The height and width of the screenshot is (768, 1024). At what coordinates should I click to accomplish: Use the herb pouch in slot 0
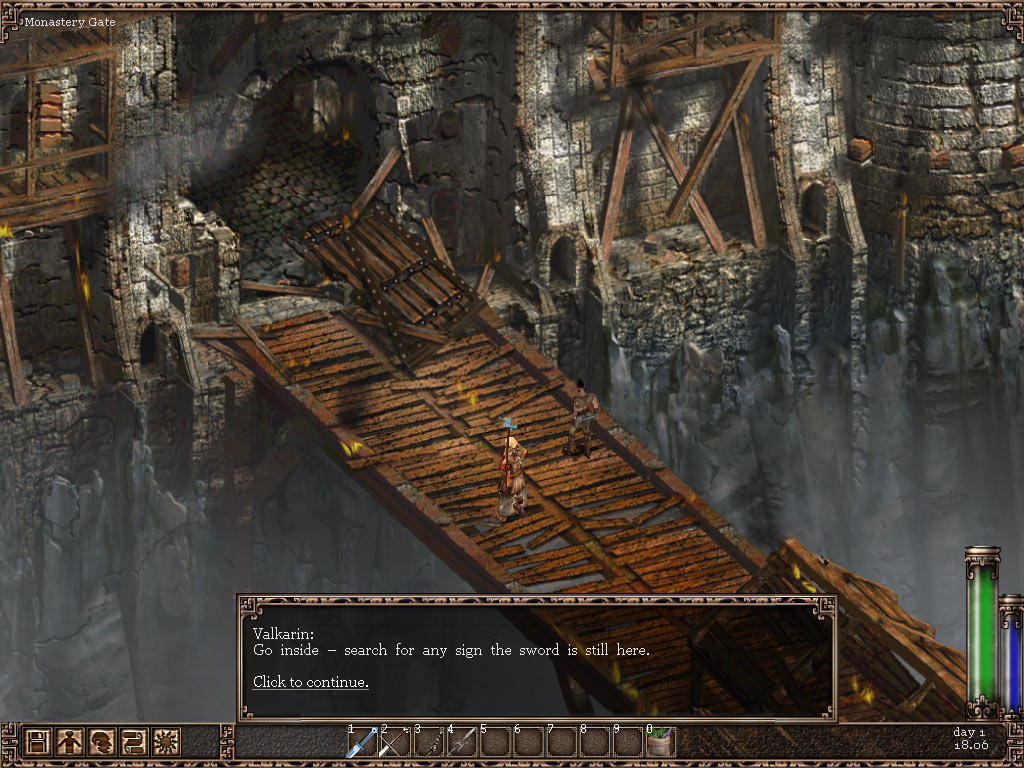coord(660,742)
